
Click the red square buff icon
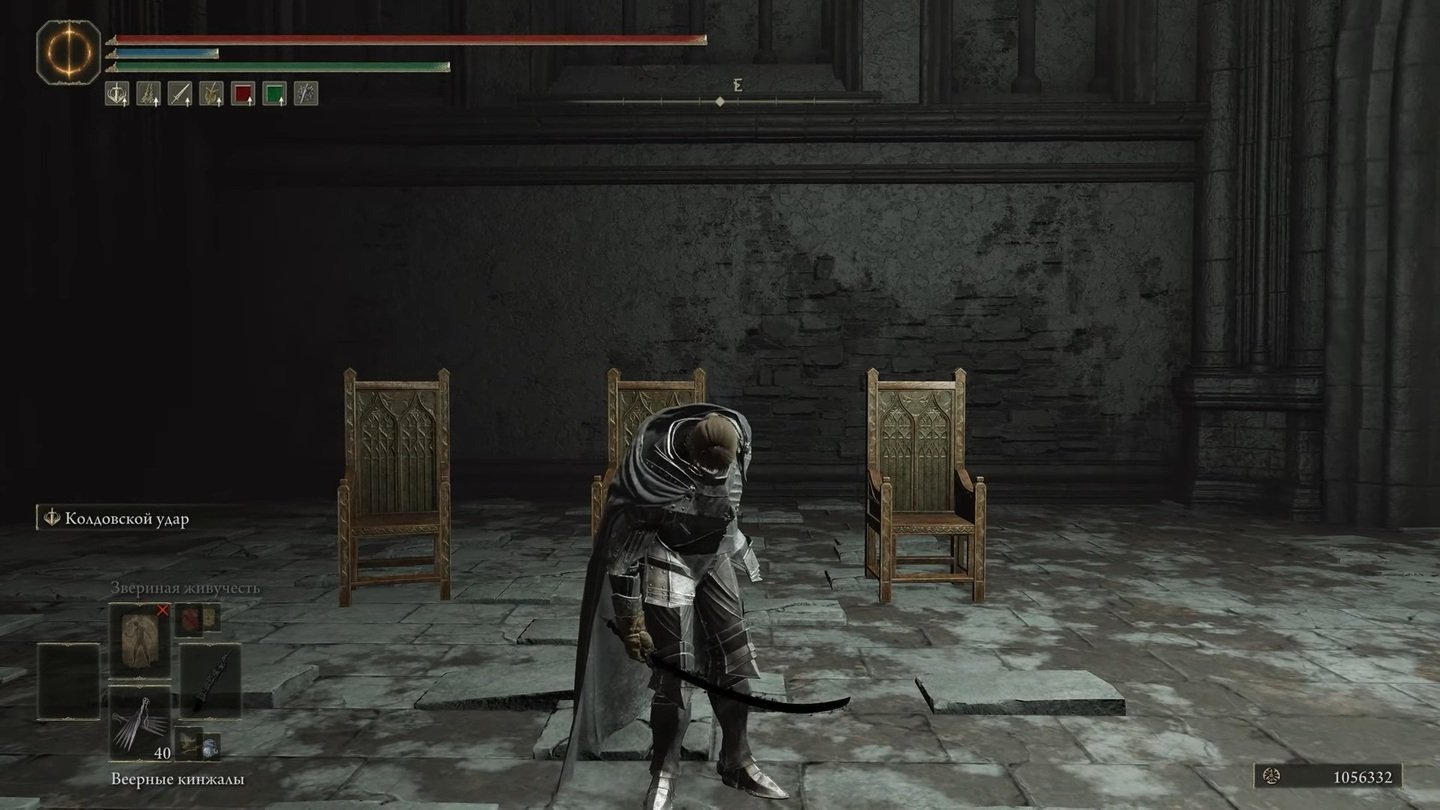pos(243,94)
